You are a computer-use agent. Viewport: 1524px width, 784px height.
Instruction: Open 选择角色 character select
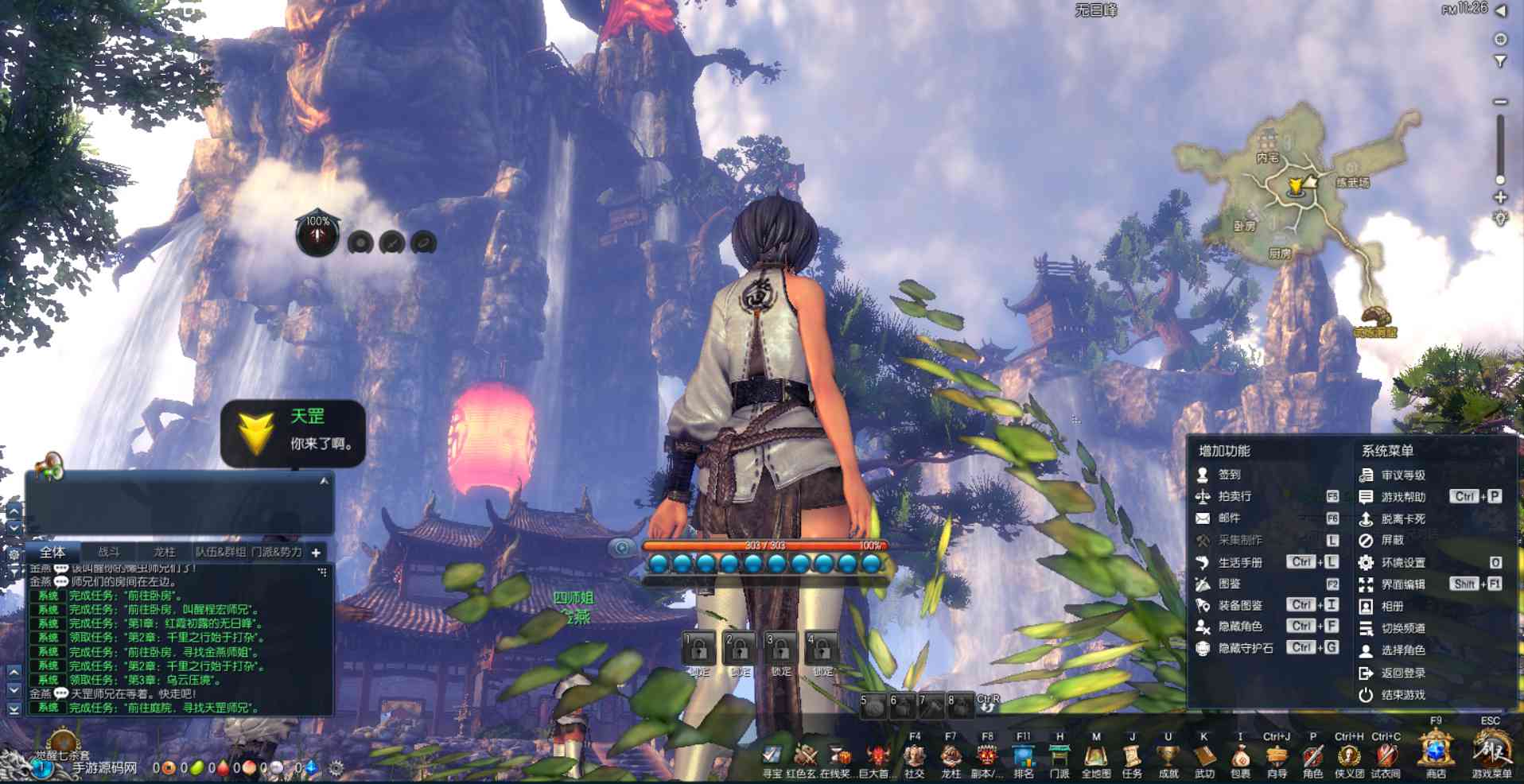click(1402, 650)
